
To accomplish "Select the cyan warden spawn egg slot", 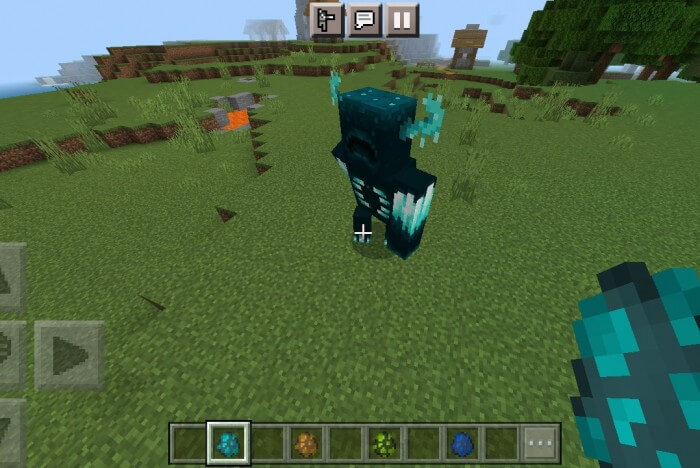I will pos(228,443).
